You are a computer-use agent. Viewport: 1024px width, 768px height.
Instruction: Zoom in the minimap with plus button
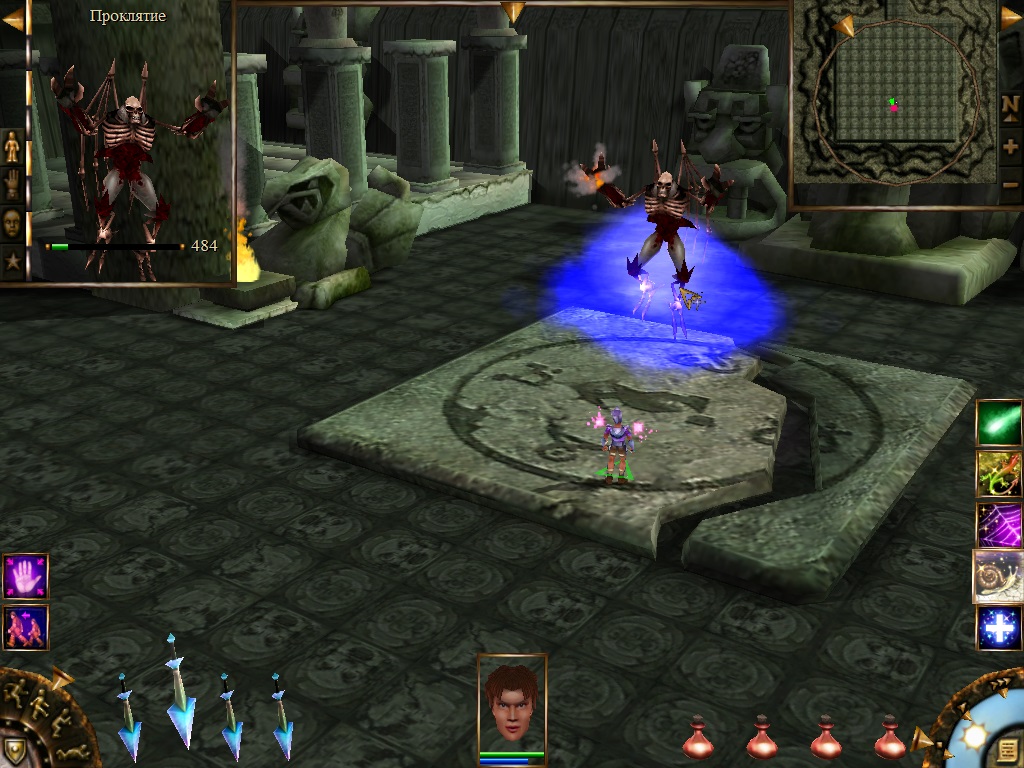pyautogui.click(x=1010, y=146)
